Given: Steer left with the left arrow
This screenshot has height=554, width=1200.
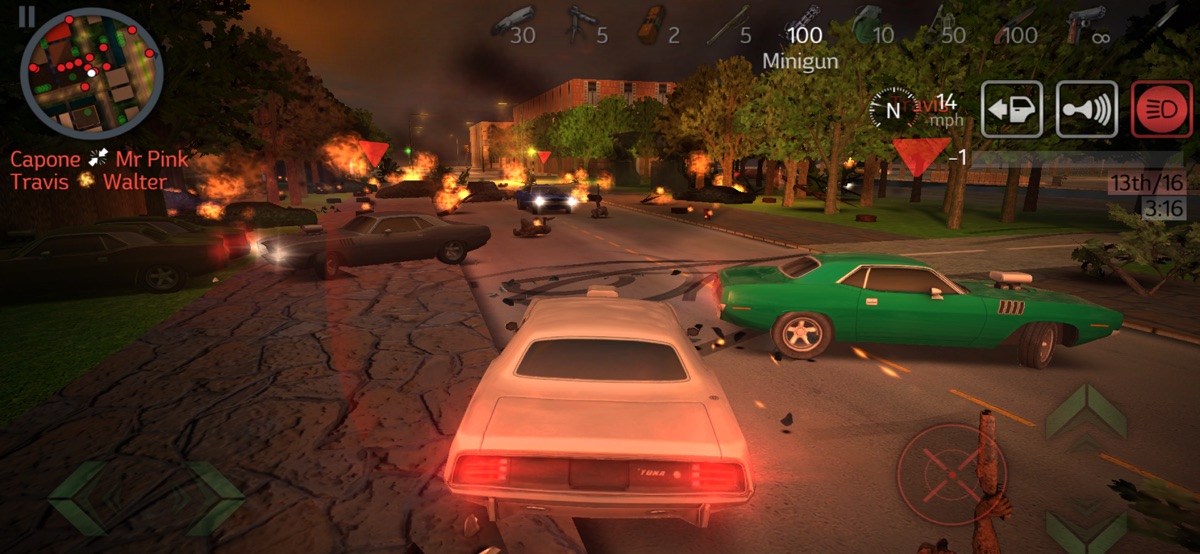Looking at the screenshot, I should [x=78, y=497].
